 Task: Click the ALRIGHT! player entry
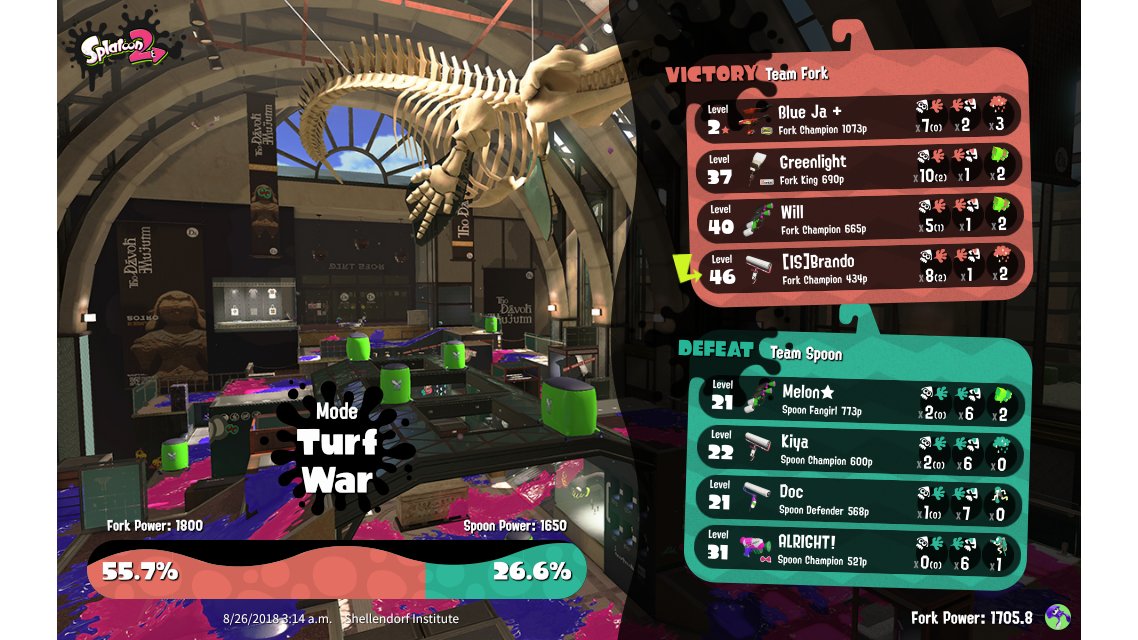[x=858, y=549]
